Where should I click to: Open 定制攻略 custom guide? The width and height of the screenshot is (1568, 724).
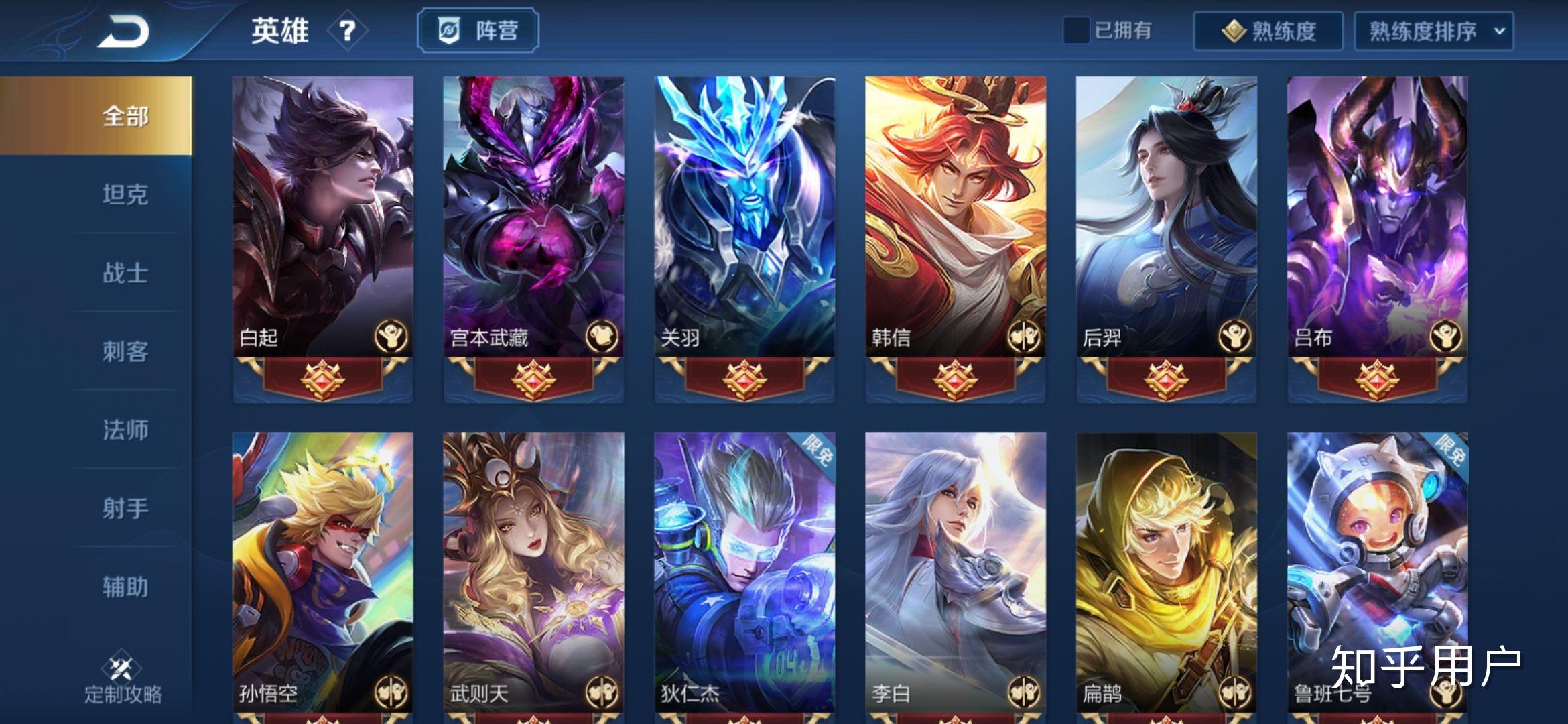(123, 678)
